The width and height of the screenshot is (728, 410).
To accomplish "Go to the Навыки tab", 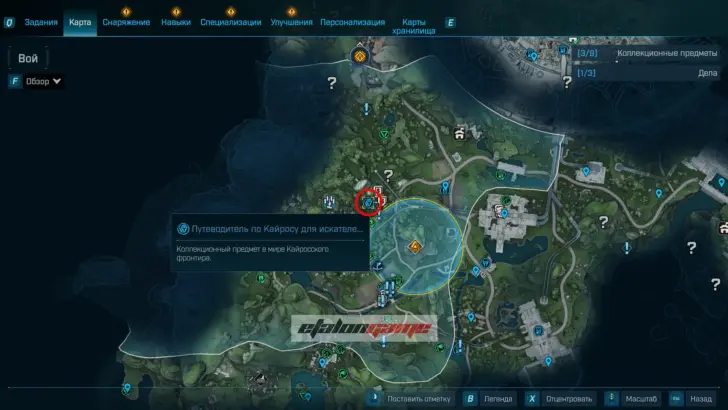I will (176, 22).
